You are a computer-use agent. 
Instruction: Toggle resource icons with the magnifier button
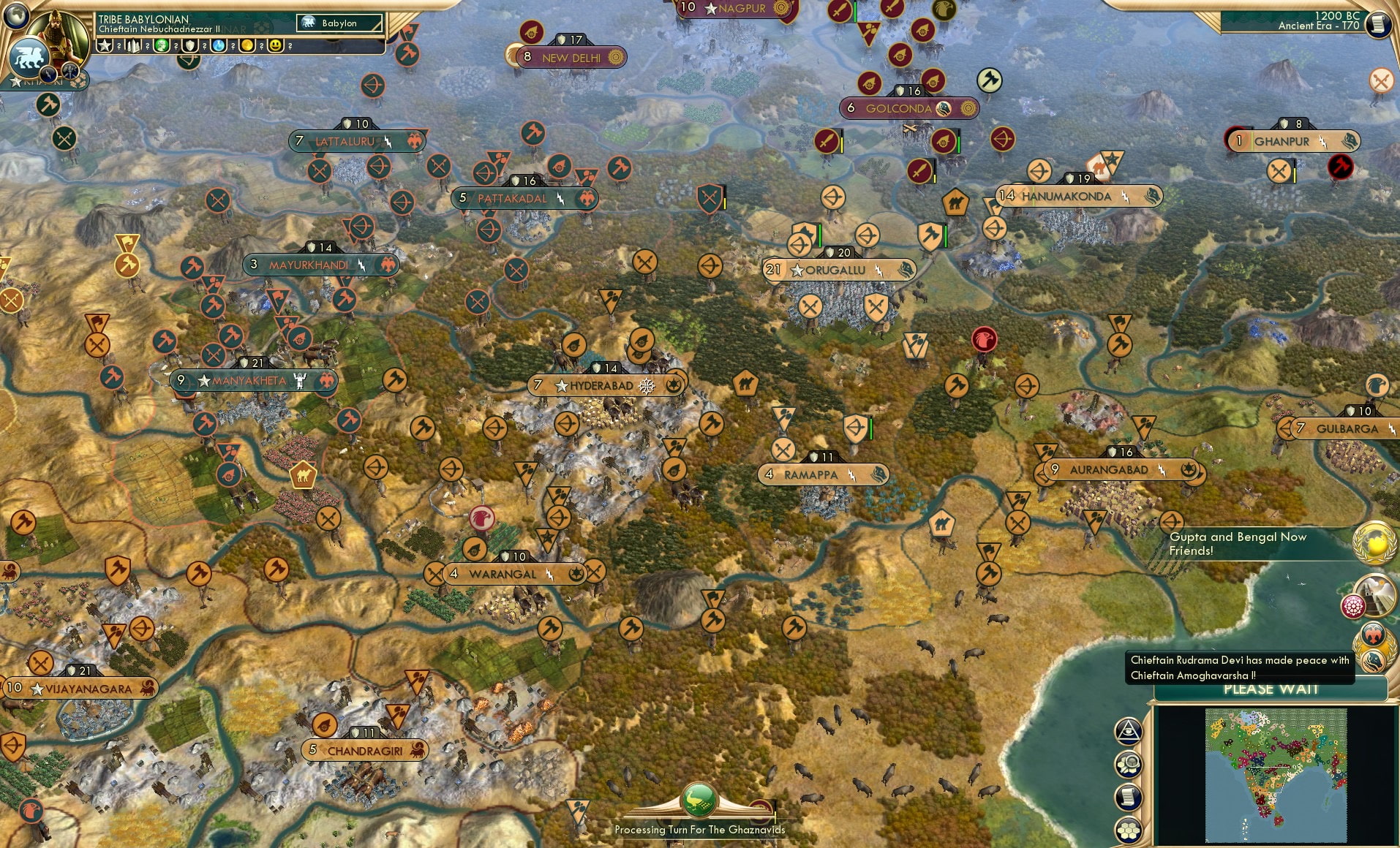pyautogui.click(x=1129, y=765)
